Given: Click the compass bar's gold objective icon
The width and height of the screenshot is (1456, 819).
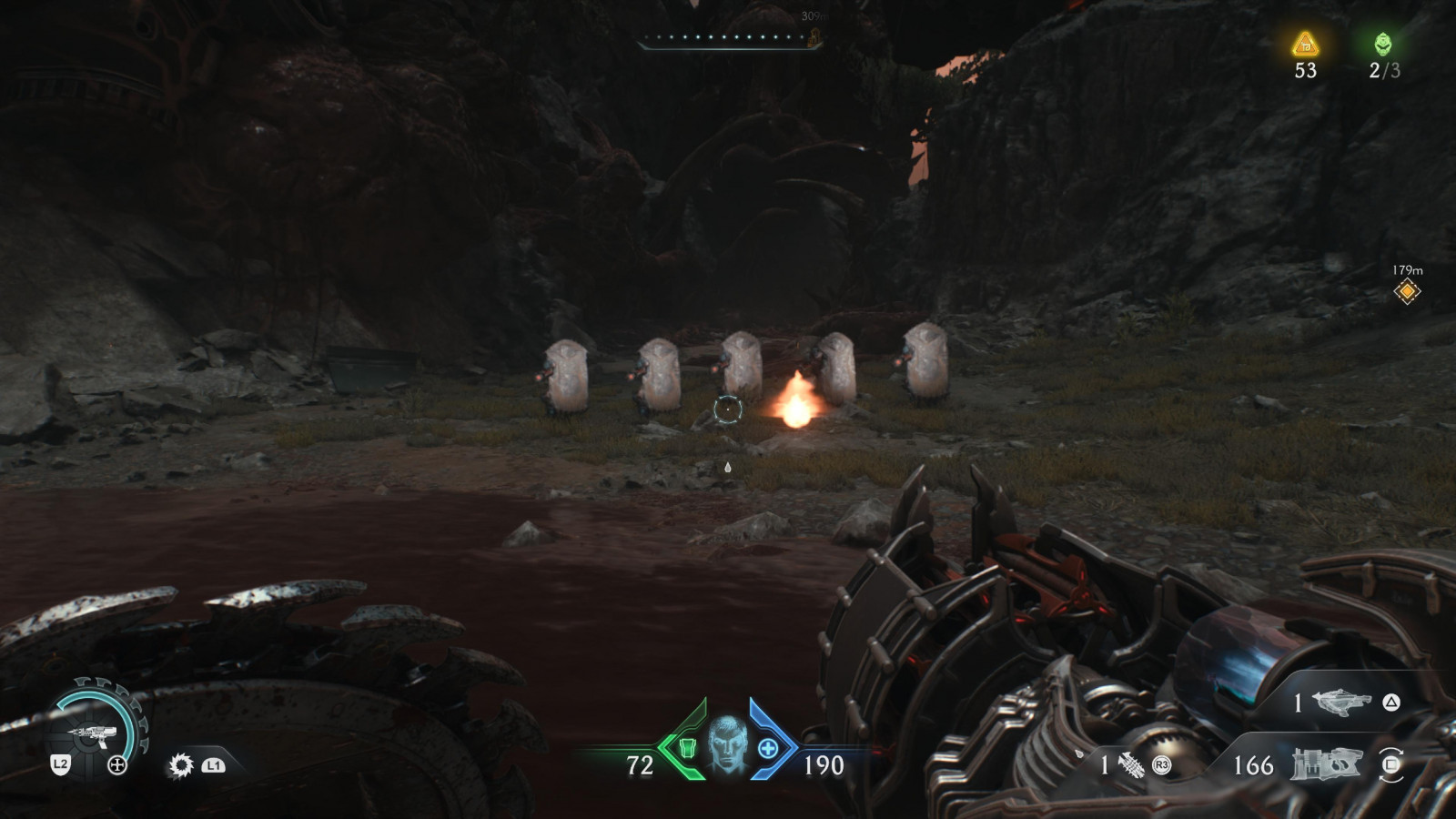Looking at the screenshot, I should click(x=814, y=37).
